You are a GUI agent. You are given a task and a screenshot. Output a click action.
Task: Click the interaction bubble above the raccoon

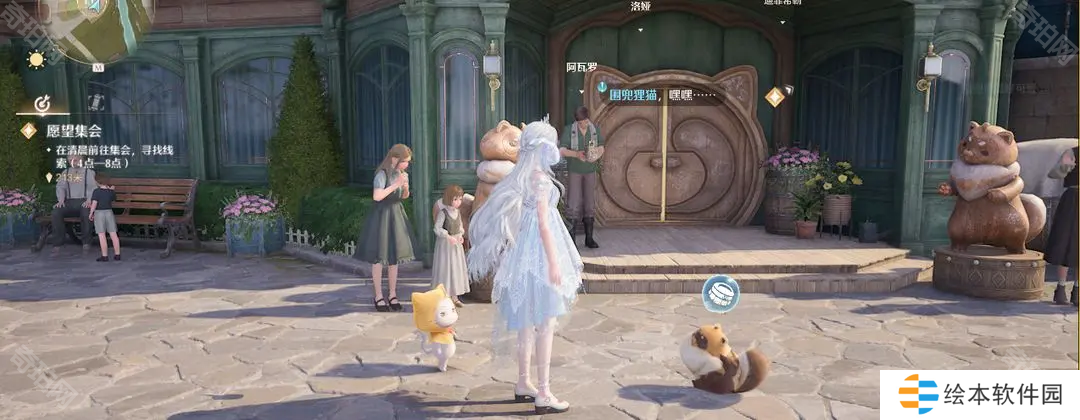[x=720, y=294]
